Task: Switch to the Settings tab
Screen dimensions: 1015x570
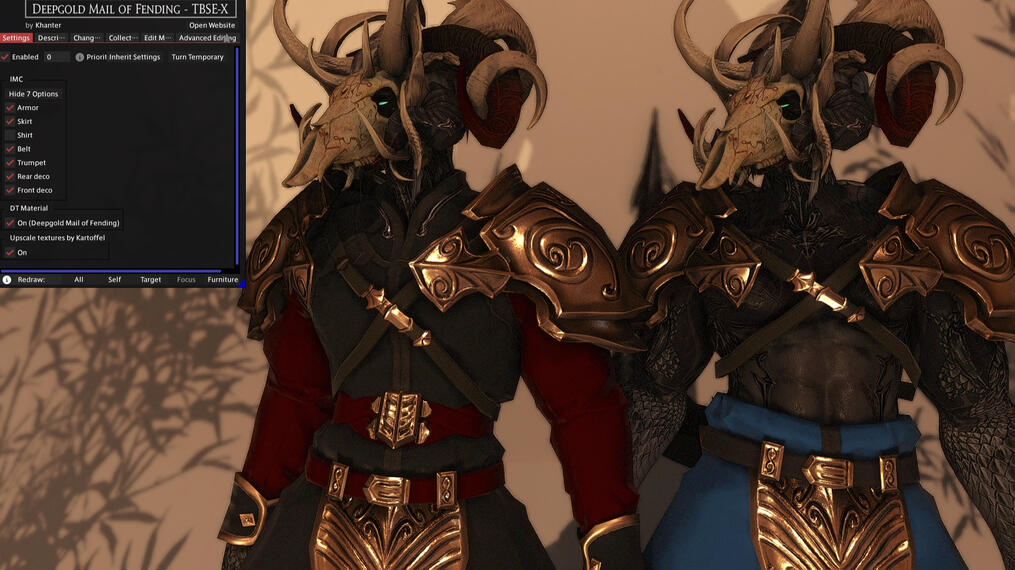Action: (16, 38)
